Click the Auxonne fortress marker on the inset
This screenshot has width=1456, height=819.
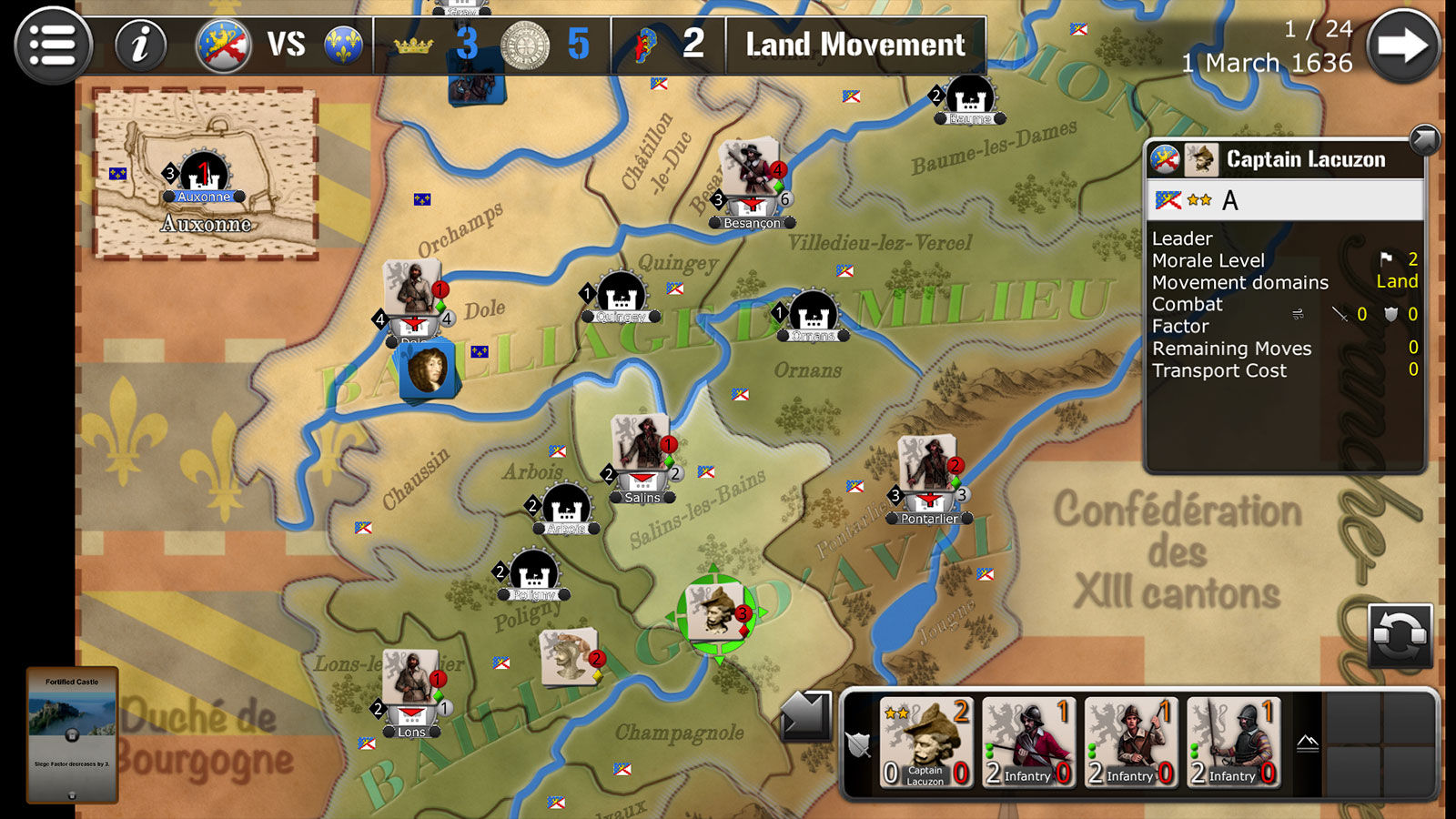[204, 175]
